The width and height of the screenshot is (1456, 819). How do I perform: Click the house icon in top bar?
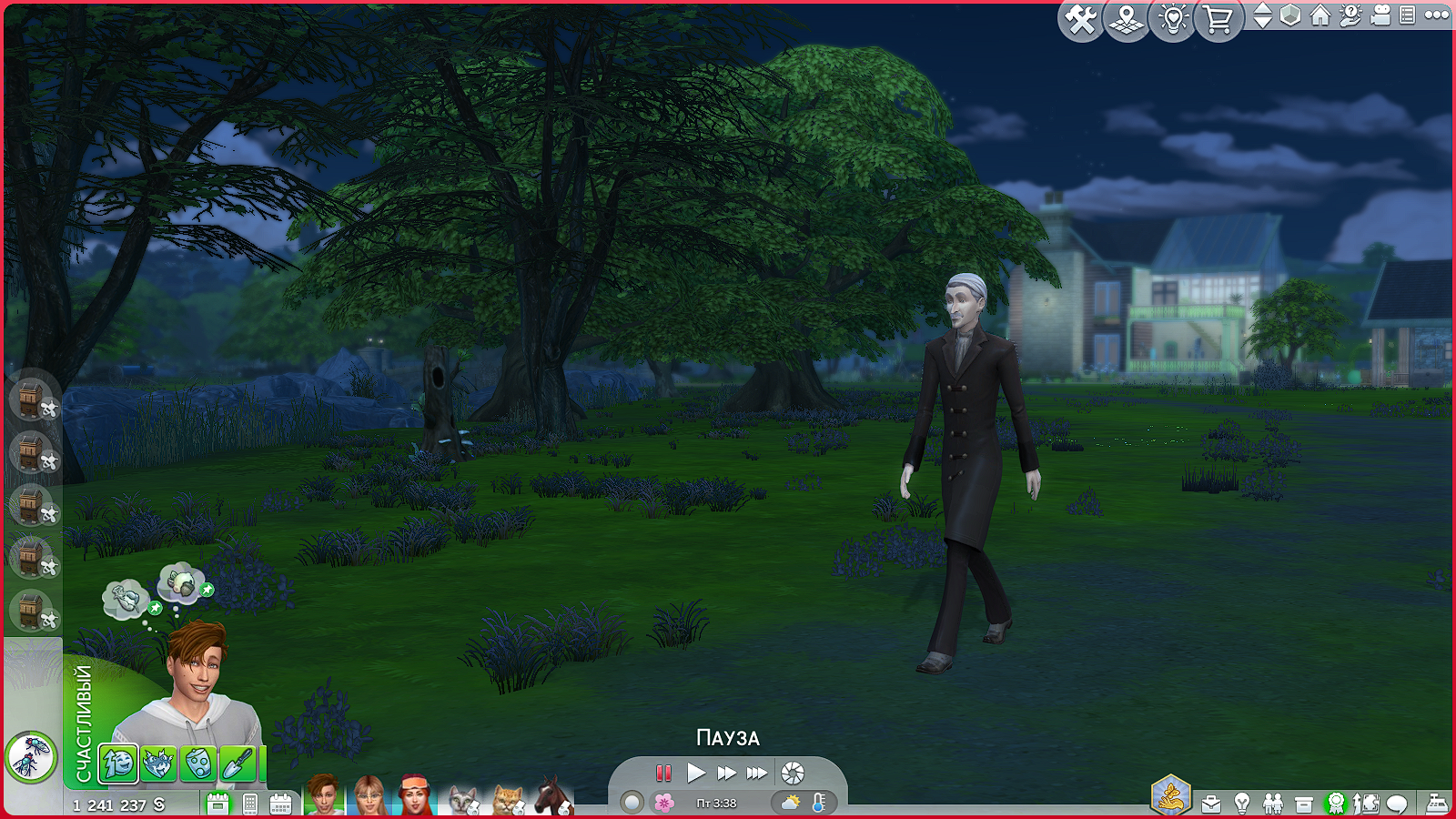coord(1320,15)
